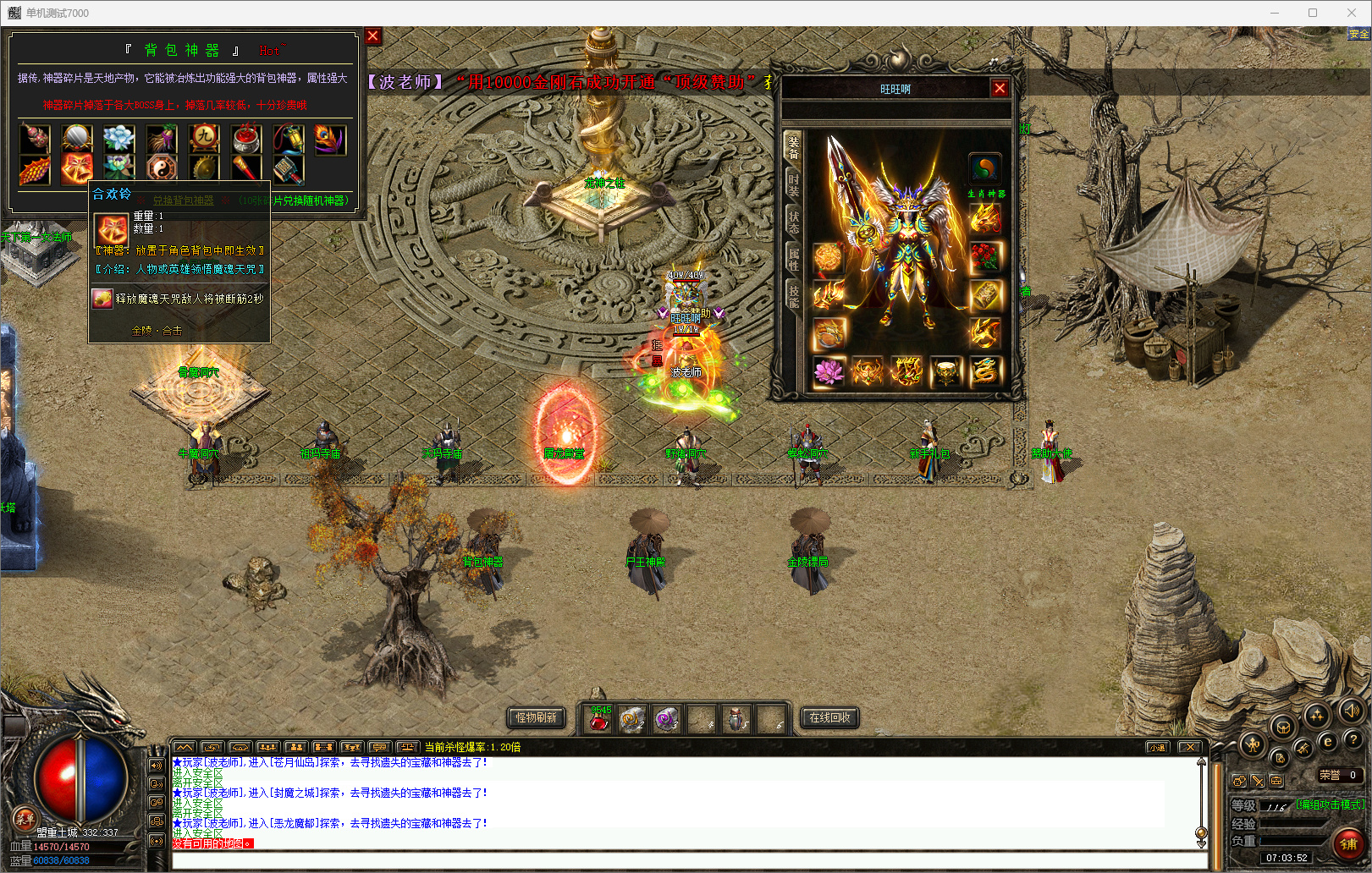Switch to the 时装 costume tab
The width and height of the screenshot is (1372, 873).
pos(793,184)
